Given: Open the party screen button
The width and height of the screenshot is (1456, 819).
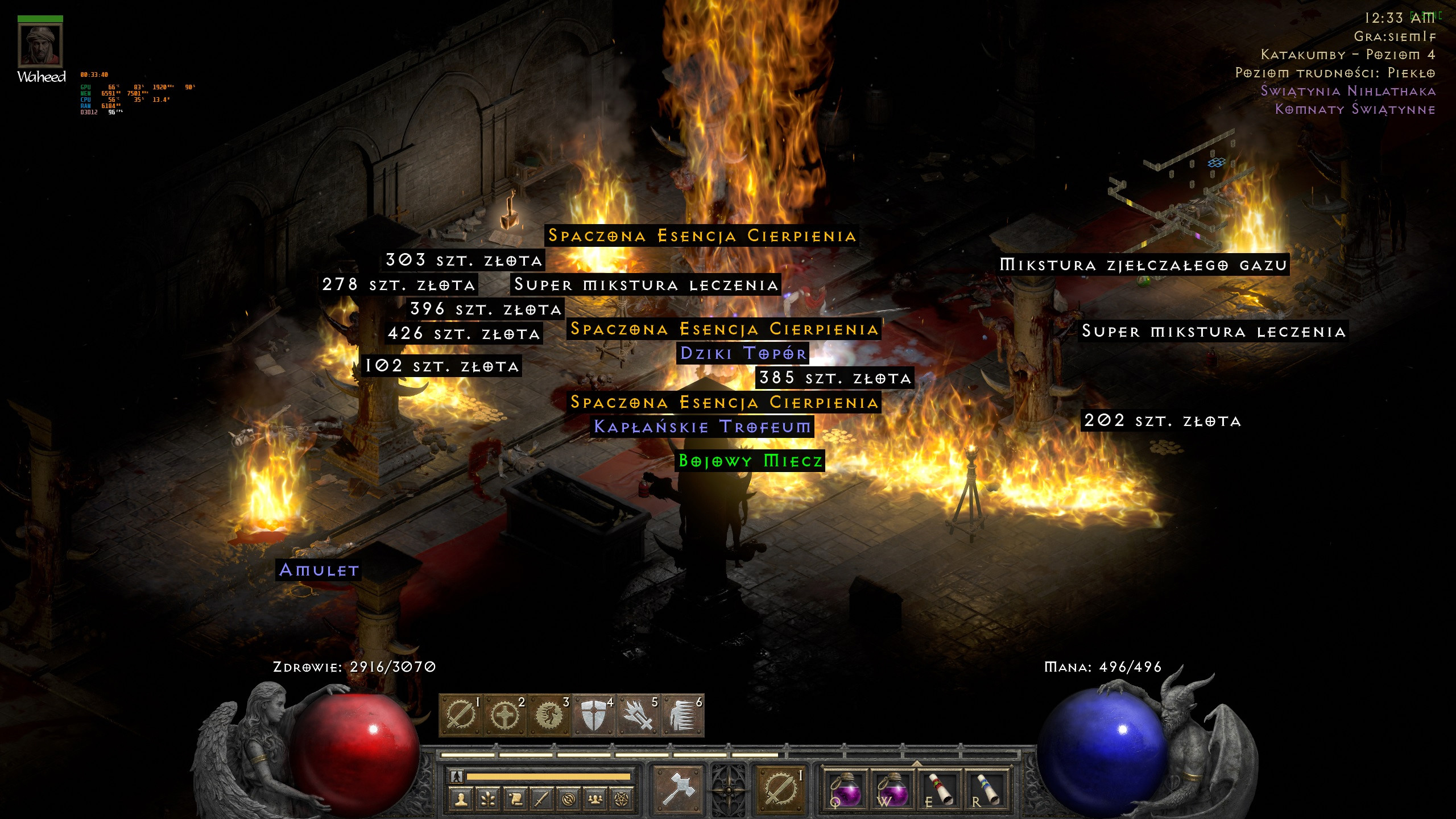Looking at the screenshot, I should [x=595, y=799].
